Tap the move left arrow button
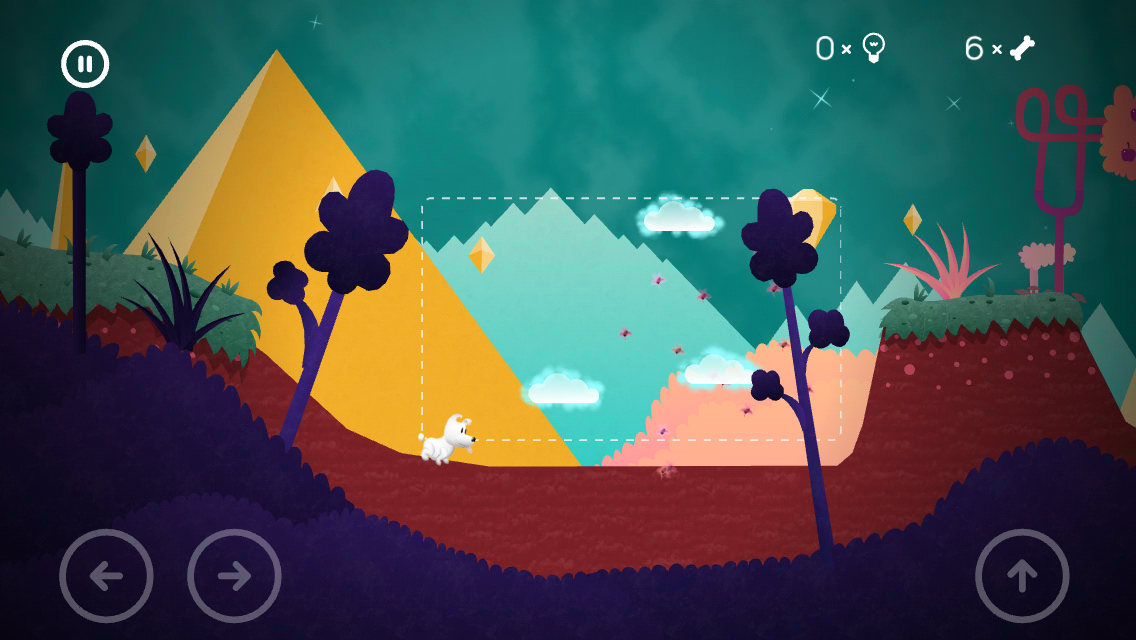Image resolution: width=1136 pixels, height=640 pixels. pos(106,576)
